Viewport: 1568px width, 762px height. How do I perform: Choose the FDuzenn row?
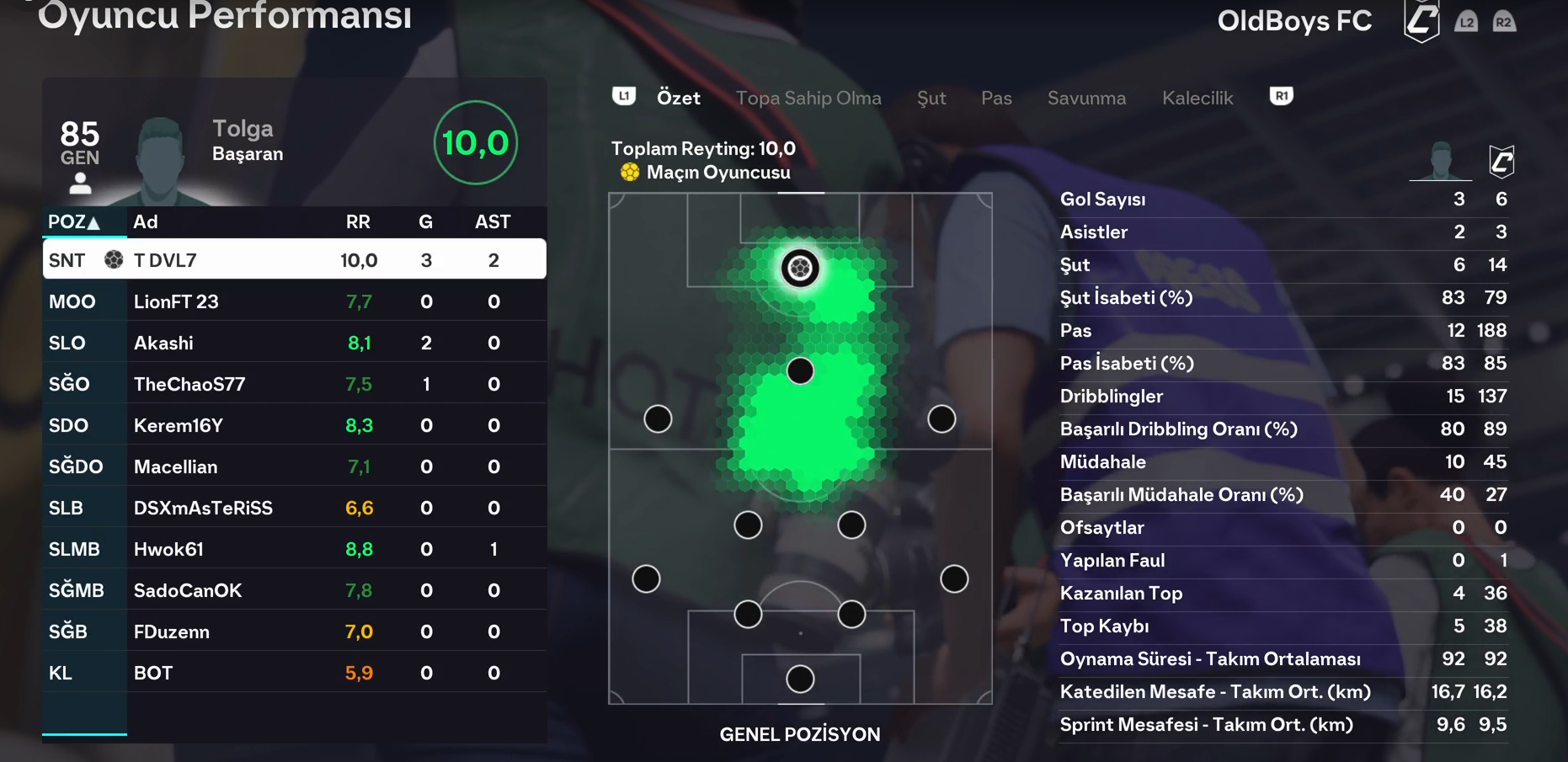coord(294,631)
